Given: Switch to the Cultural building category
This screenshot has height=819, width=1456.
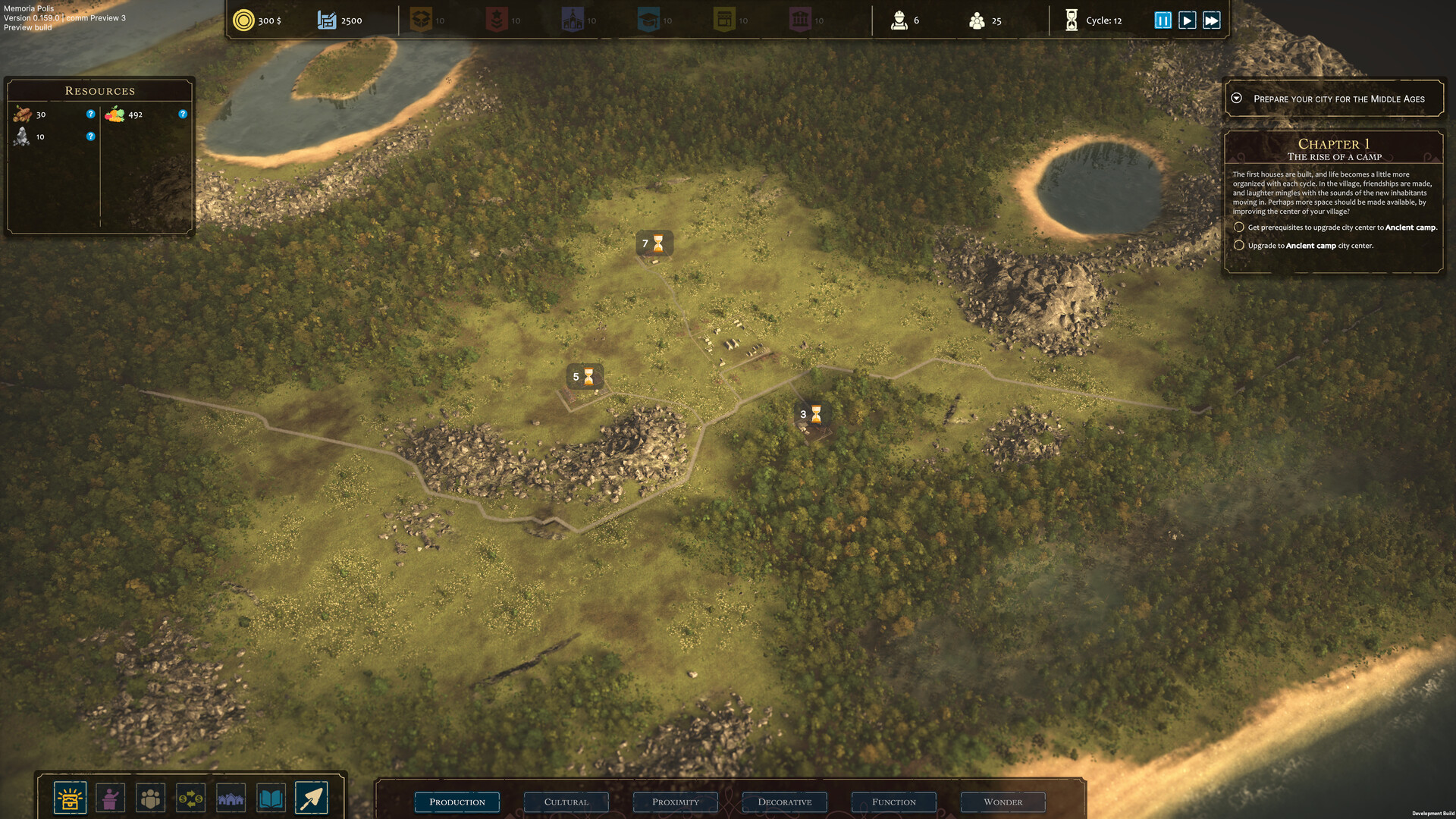Looking at the screenshot, I should point(566,802).
